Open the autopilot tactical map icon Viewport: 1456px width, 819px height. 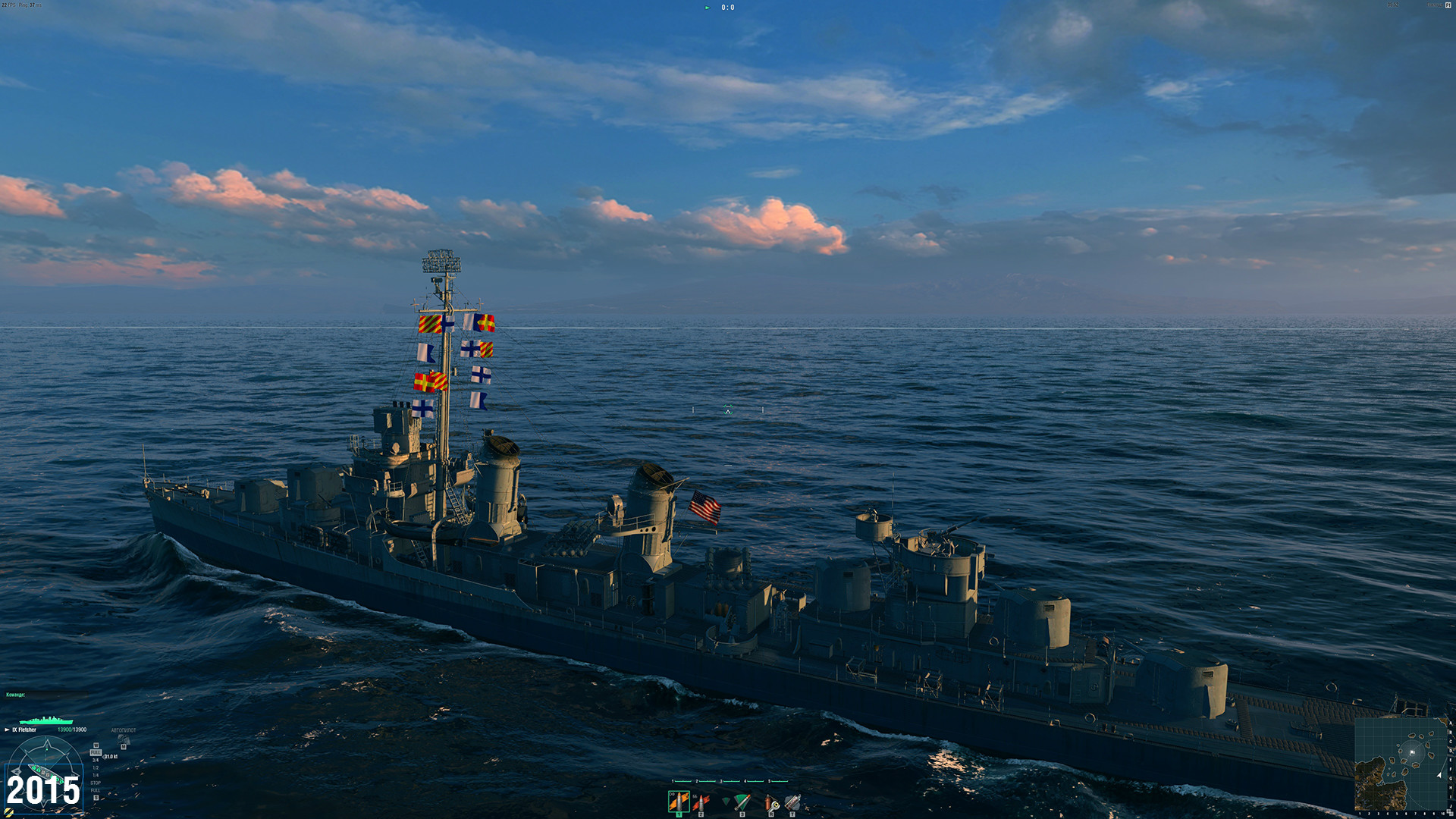pos(124,739)
